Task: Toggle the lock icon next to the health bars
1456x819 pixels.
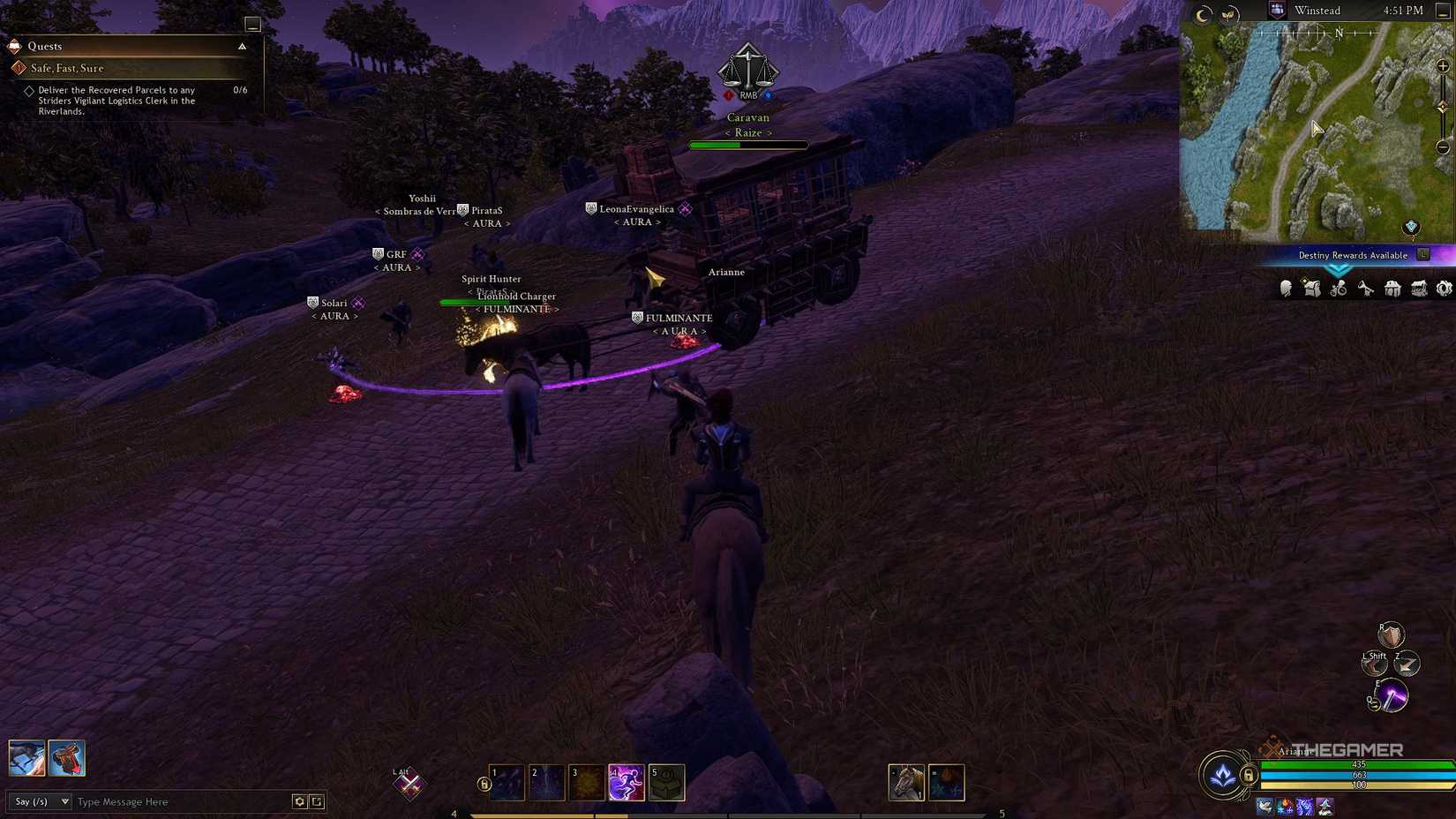Action: (1250, 778)
